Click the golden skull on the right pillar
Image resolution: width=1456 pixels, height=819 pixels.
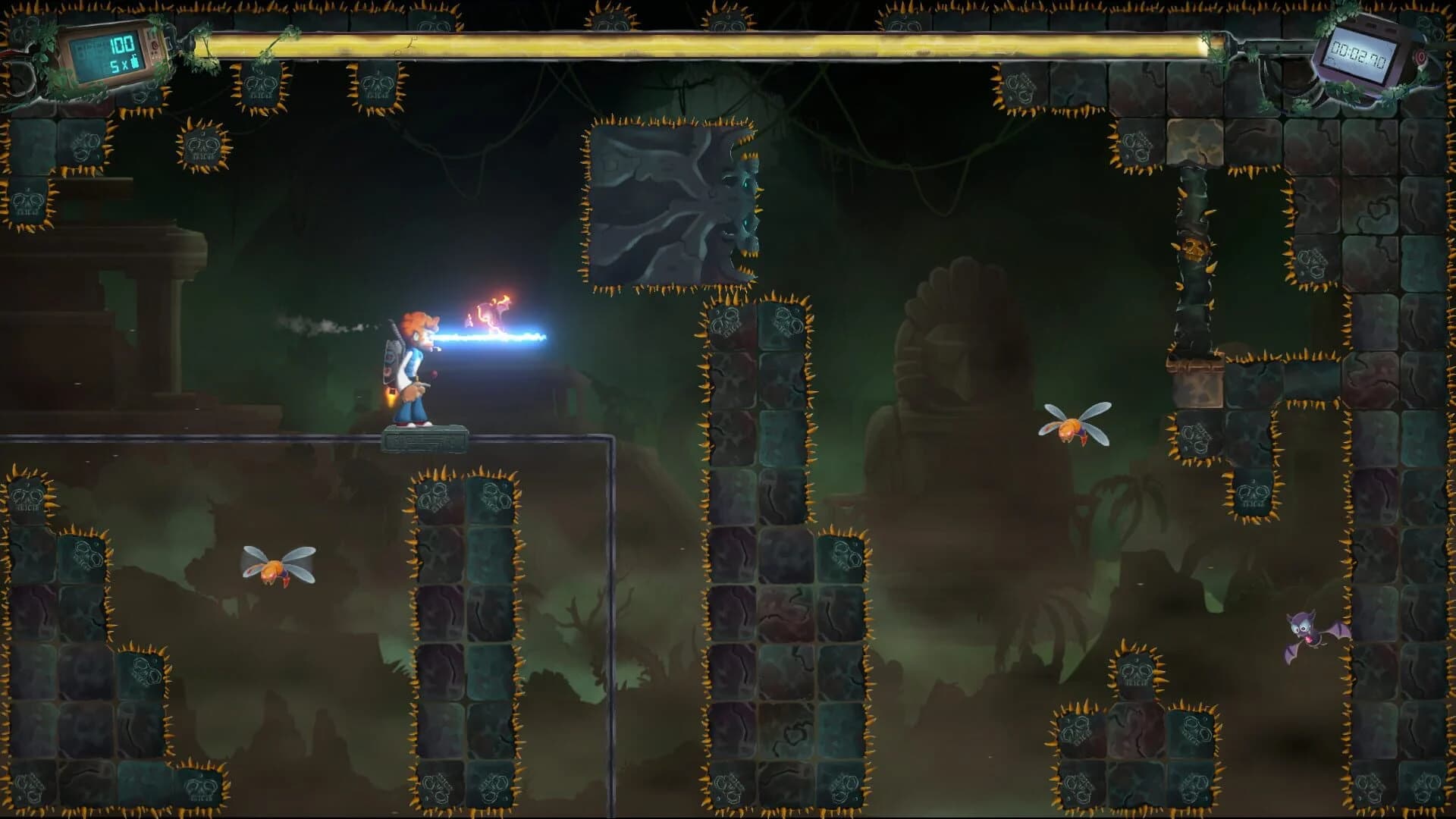[1194, 249]
